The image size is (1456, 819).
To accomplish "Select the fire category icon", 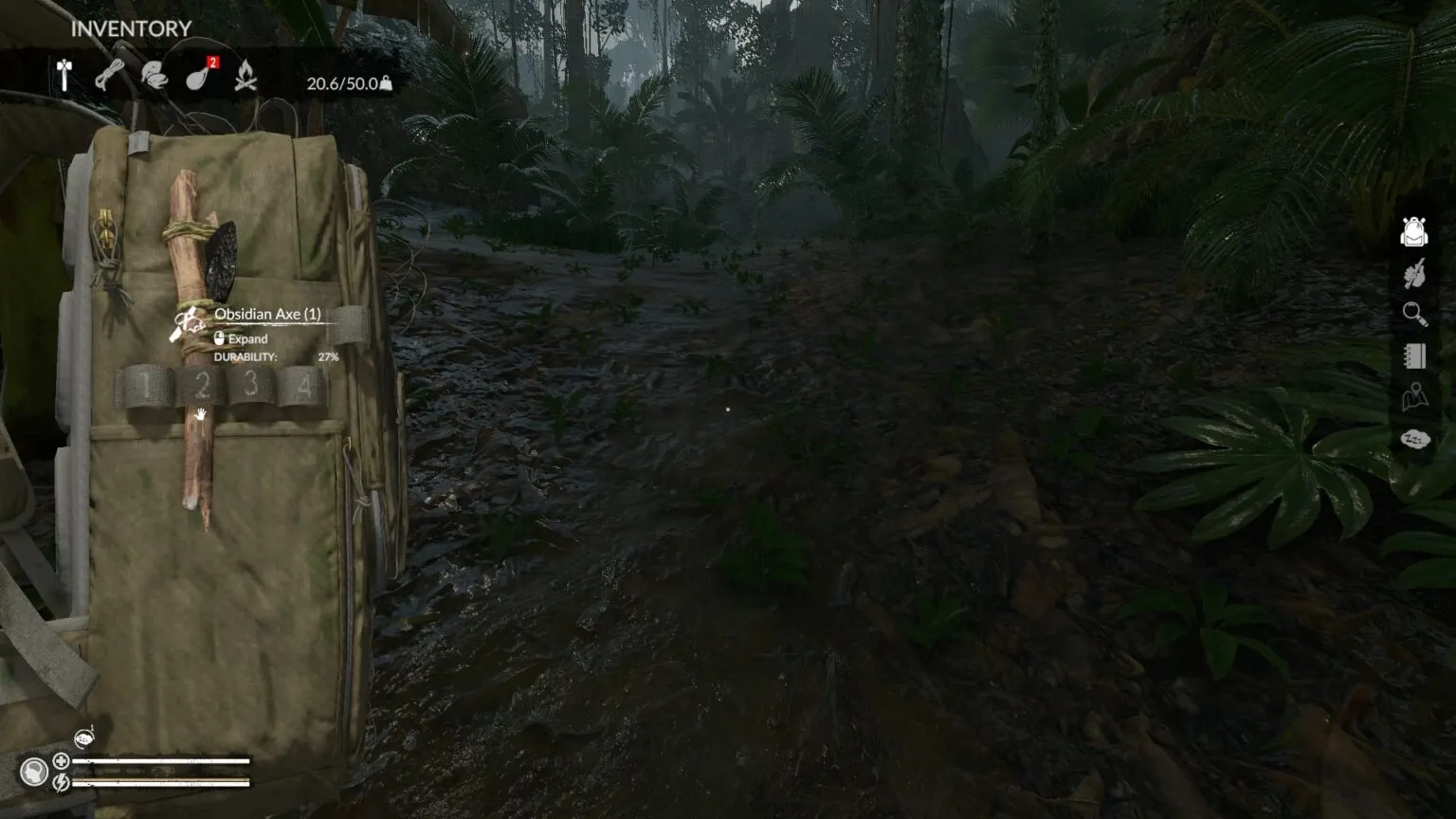I will [245, 73].
